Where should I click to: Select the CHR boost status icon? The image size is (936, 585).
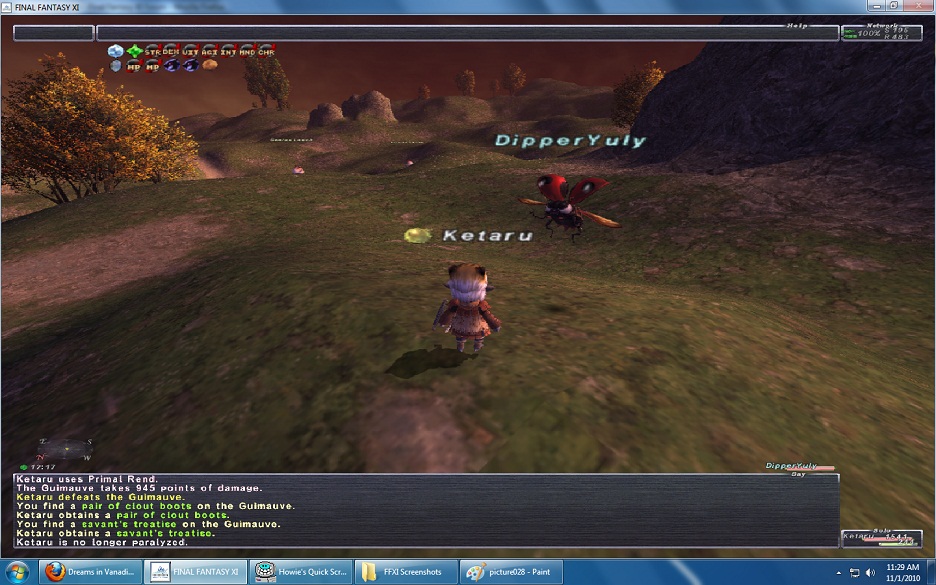[266, 50]
